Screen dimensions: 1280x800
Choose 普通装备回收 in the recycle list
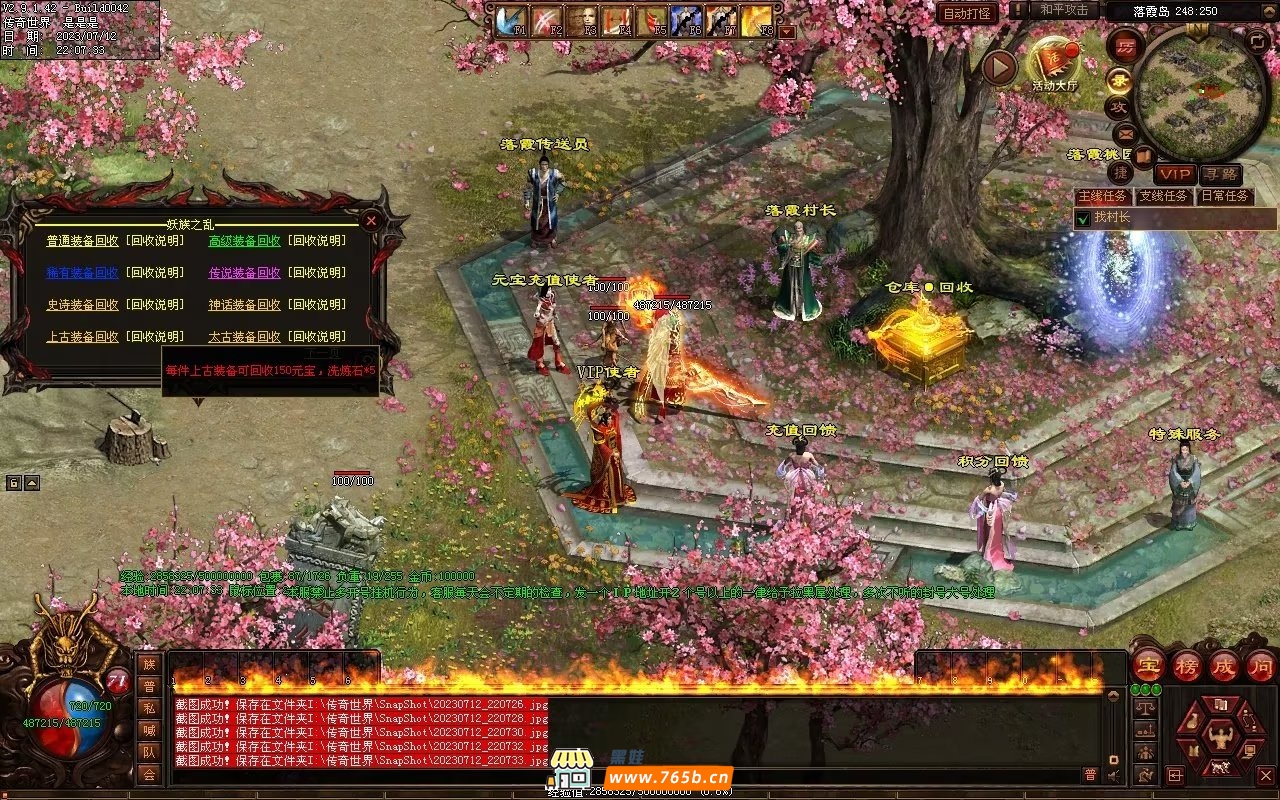click(83, 241)
